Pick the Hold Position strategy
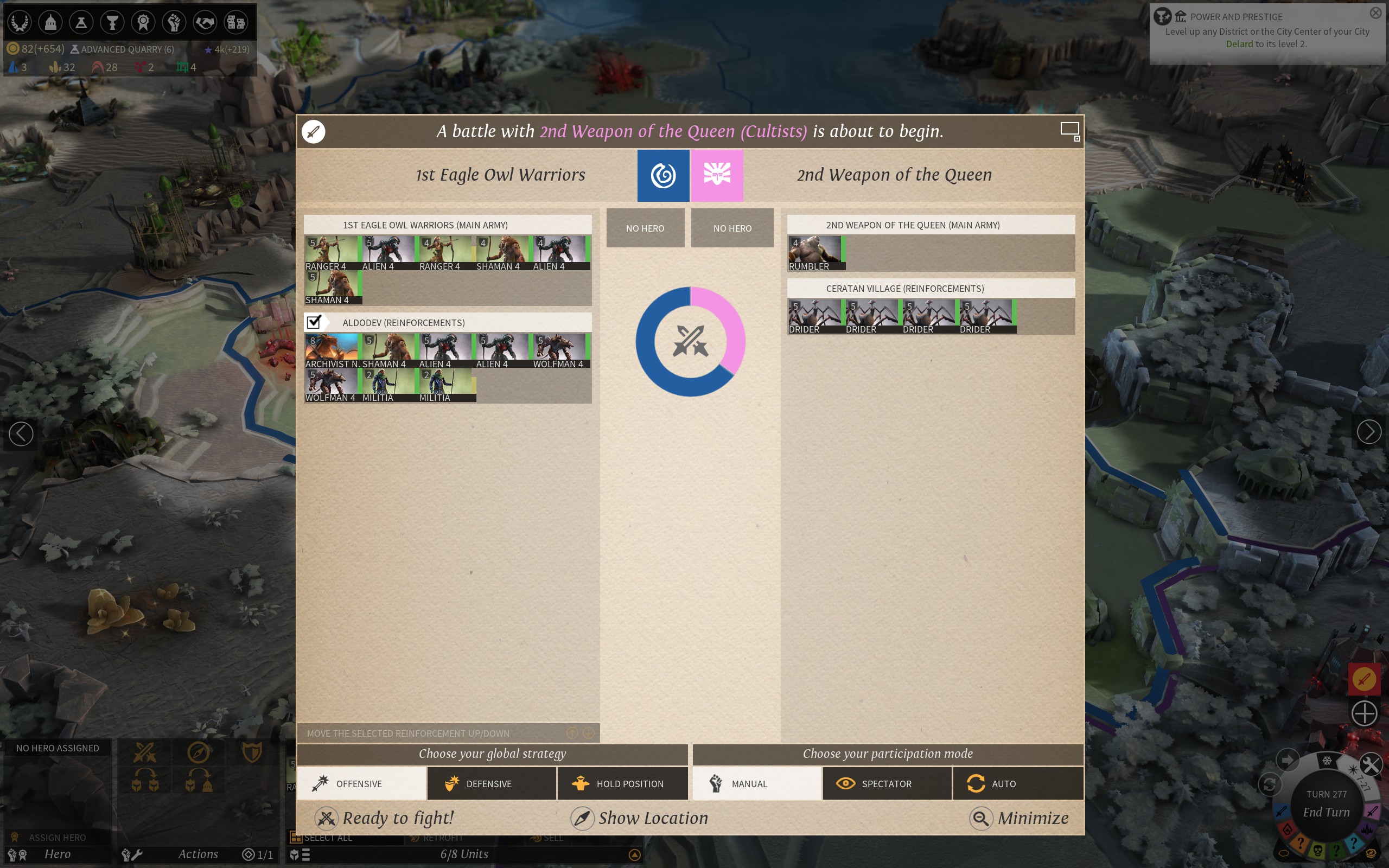Viewport: 1389px width, 868px height. pyautogui.click(x=622, y=783)
